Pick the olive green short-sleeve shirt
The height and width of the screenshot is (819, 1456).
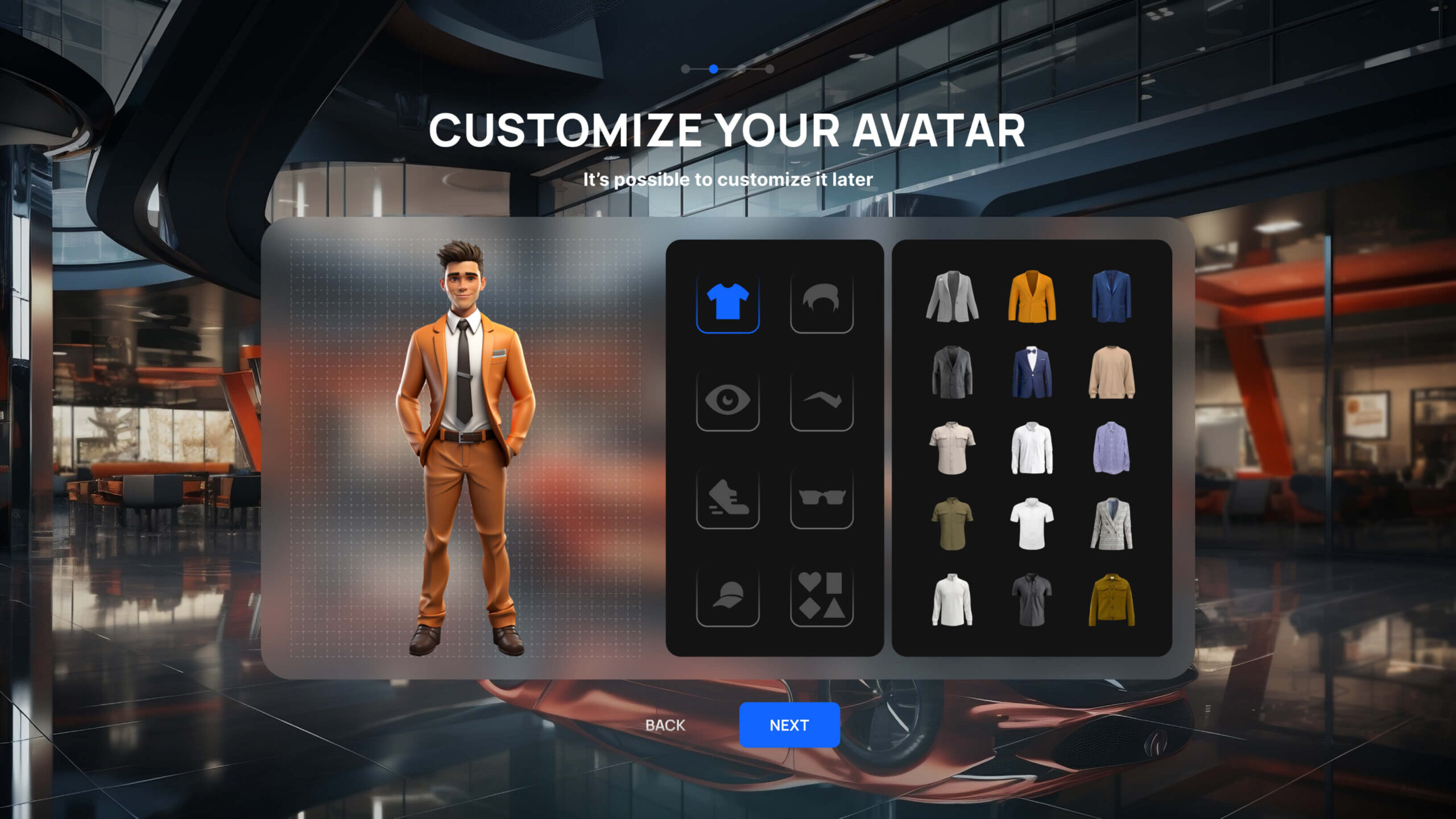coord(952,524)
